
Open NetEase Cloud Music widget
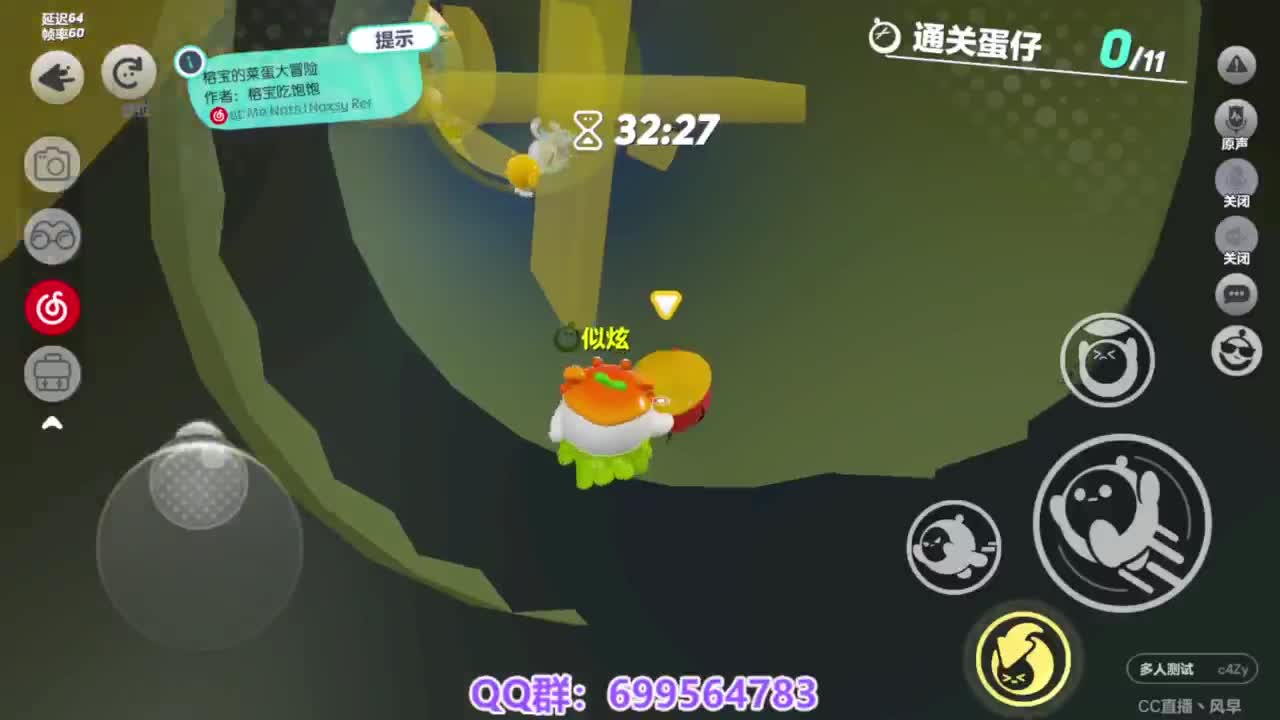[x=52, y=307]
